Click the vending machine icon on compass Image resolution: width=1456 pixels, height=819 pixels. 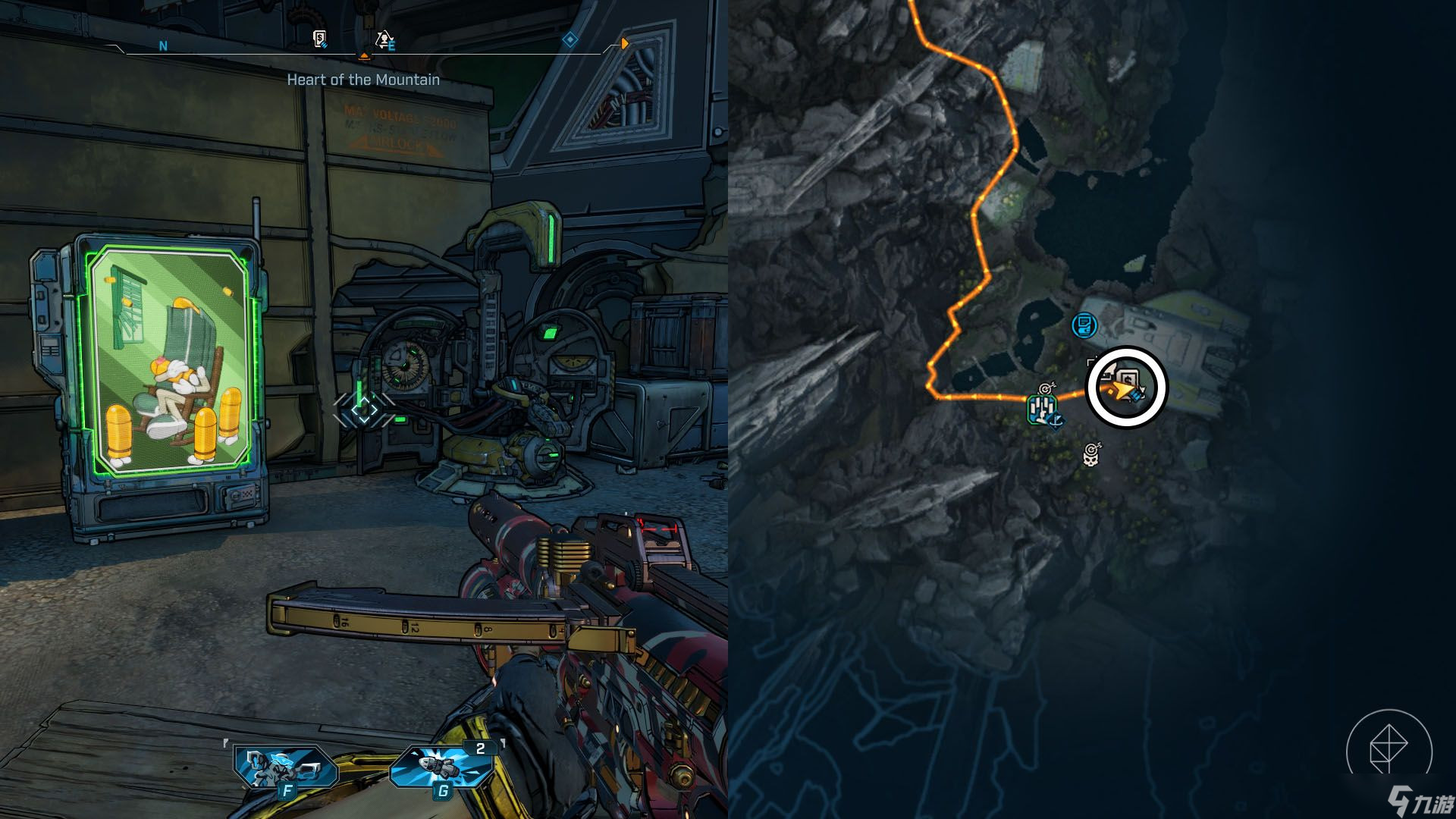[x=320, y=39]
